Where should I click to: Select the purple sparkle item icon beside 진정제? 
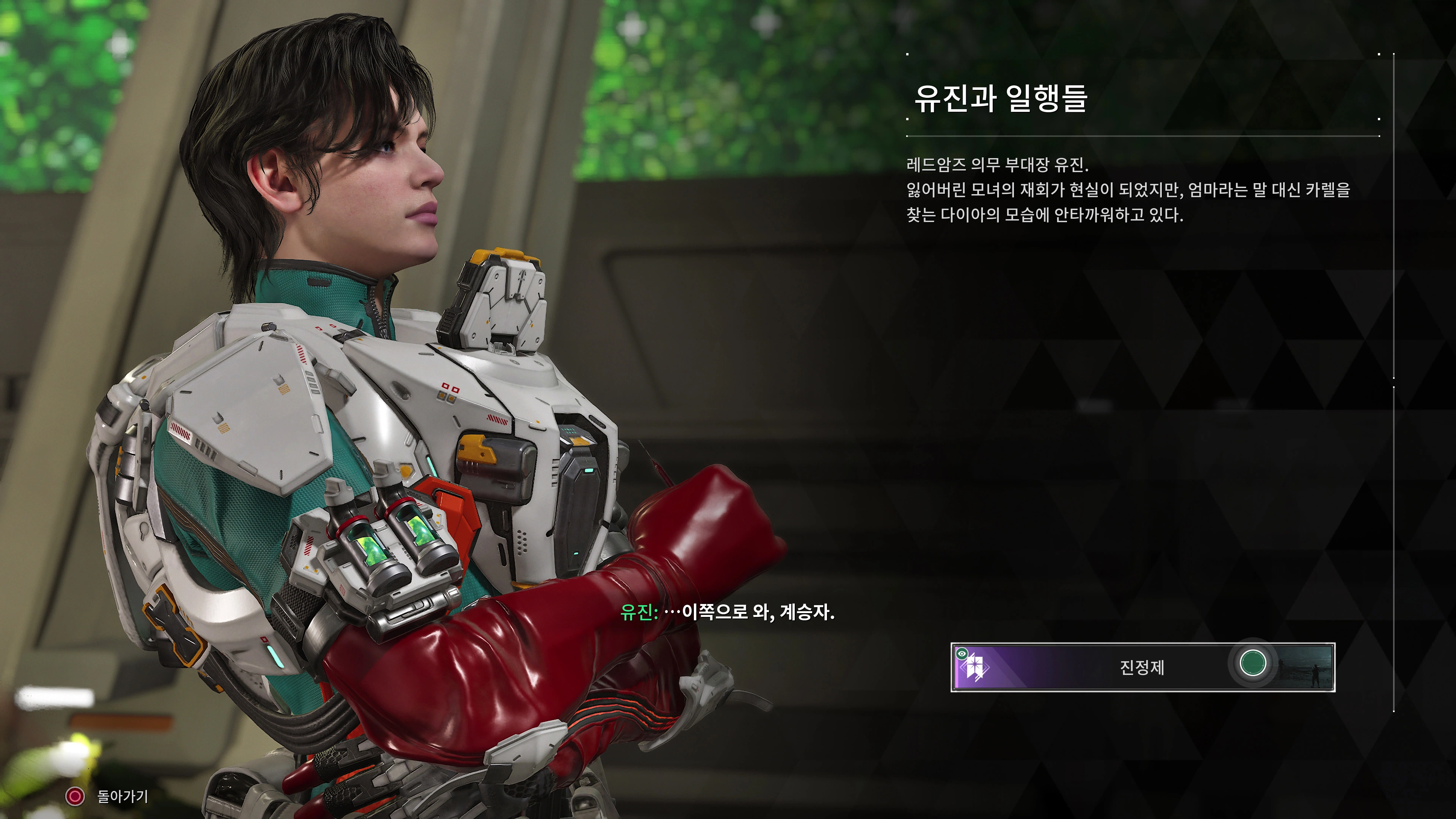point(975,668)
